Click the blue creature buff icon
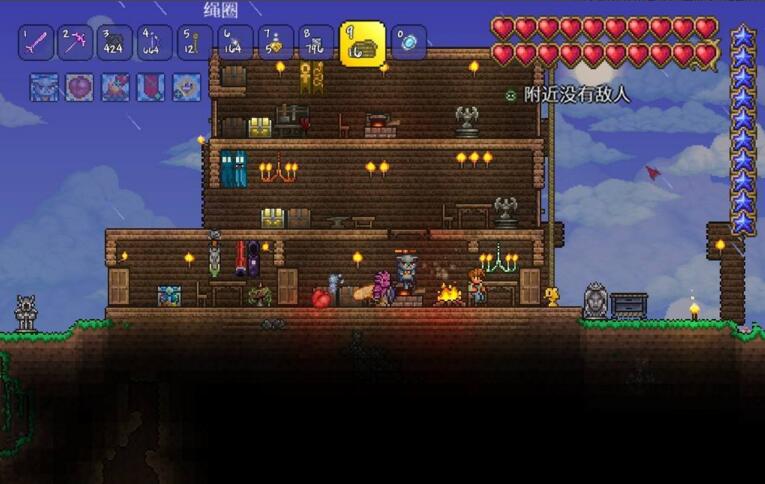 44,88
